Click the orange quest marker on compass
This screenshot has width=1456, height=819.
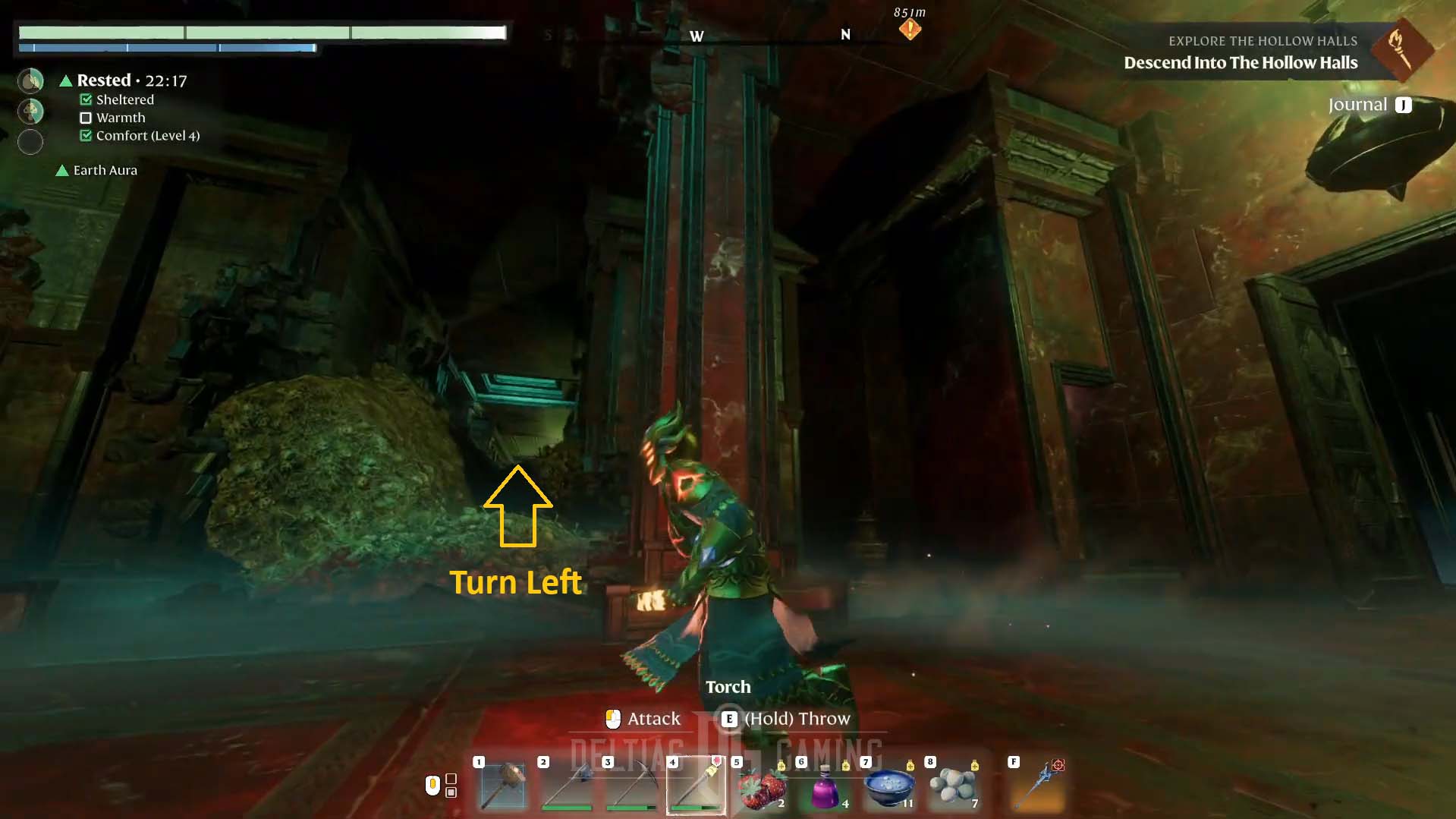coord(910,30)
